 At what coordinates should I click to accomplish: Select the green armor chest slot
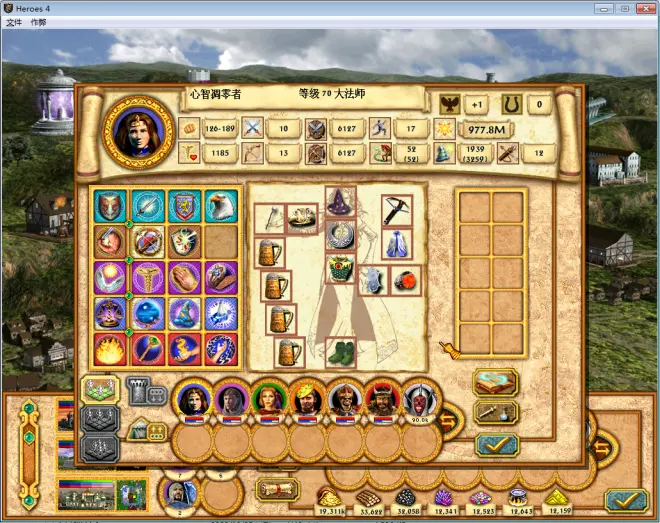[x=339, y=271]
